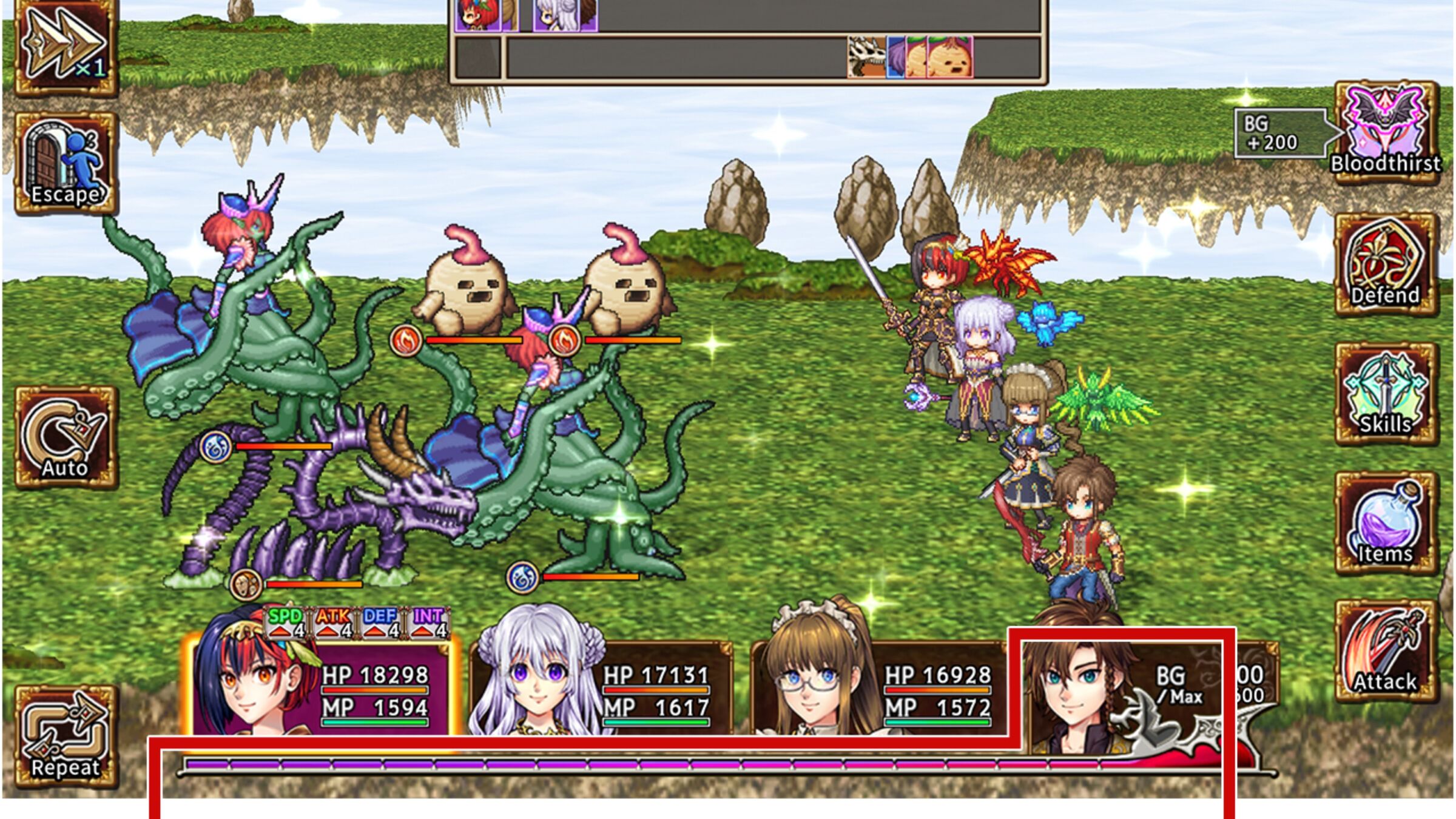Escape from the battle
Screen dimensions: 1456x819
click(66, 164)
